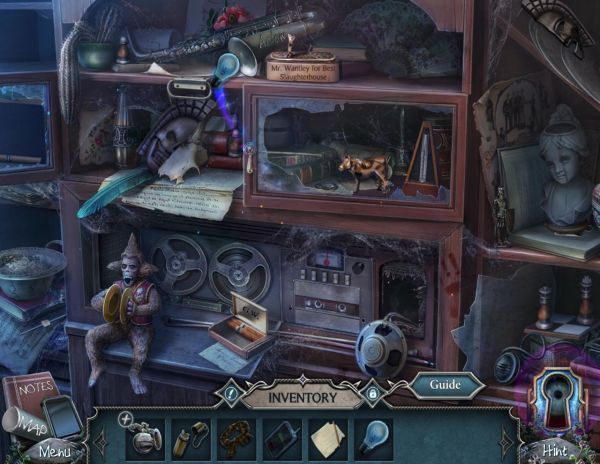Open the phone device beside the notes
600x464 pixels.
tap(63, 414)
